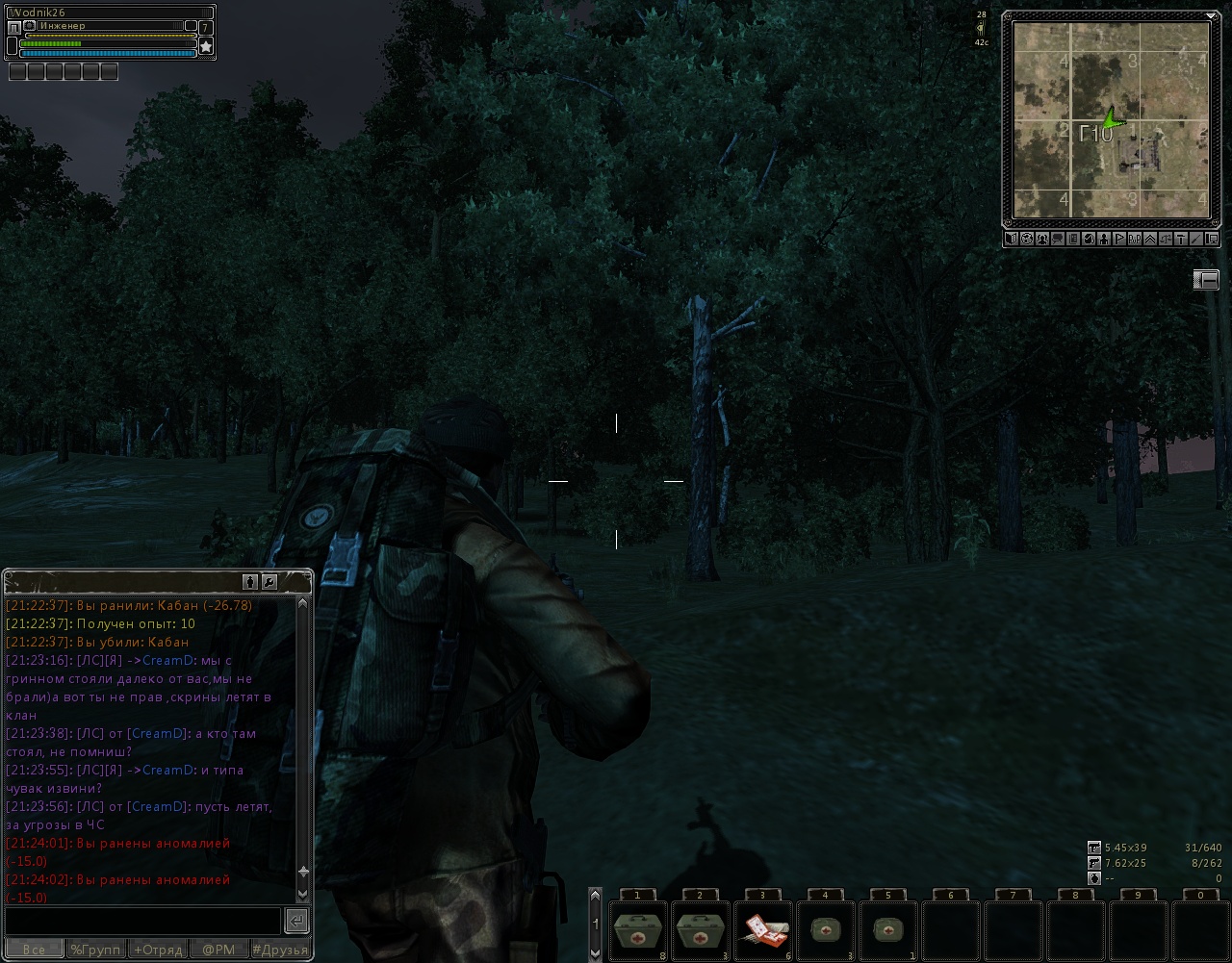Switch hotbar page with the up arrow

pos(595,897)
